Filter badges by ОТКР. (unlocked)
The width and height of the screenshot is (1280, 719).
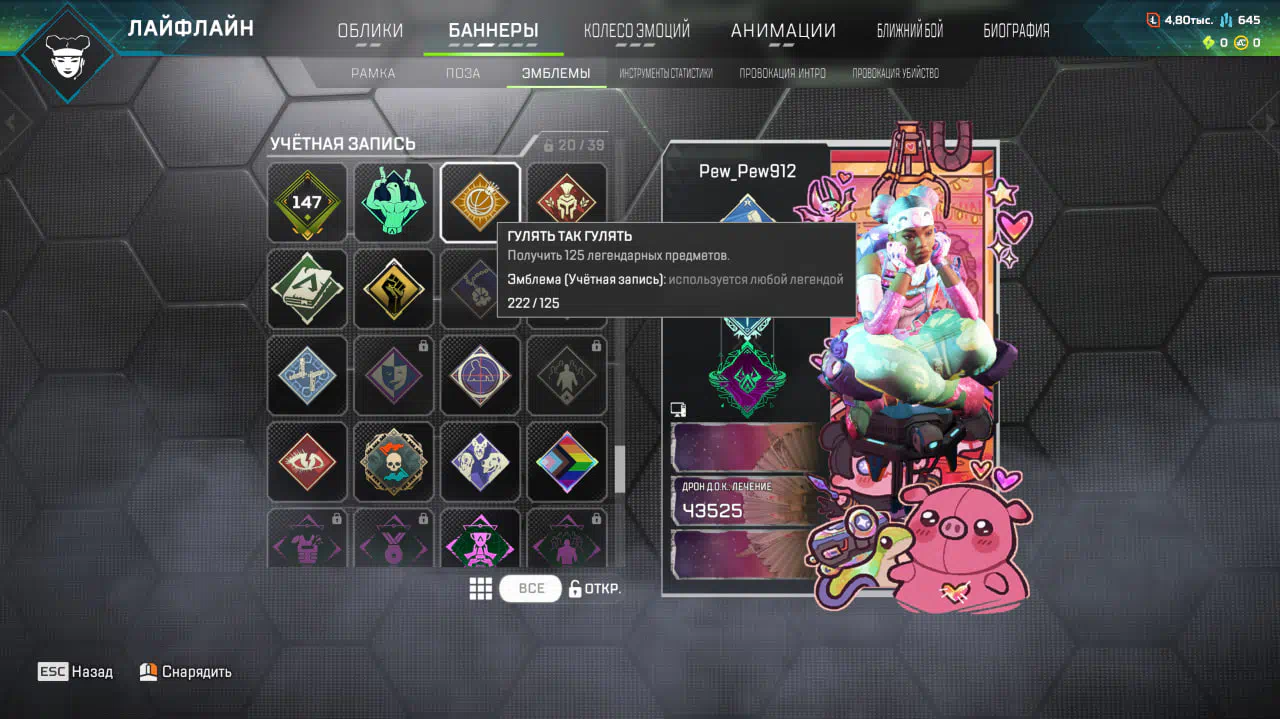(595, 588)
